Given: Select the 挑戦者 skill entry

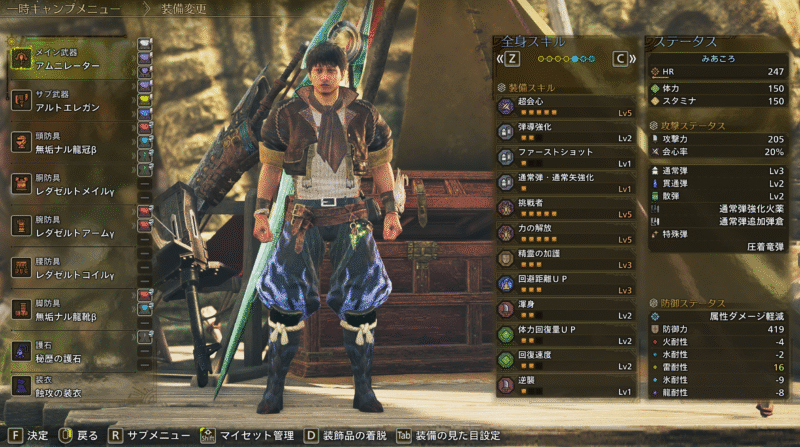Looking at the screenshot, I should pos(565,207).
